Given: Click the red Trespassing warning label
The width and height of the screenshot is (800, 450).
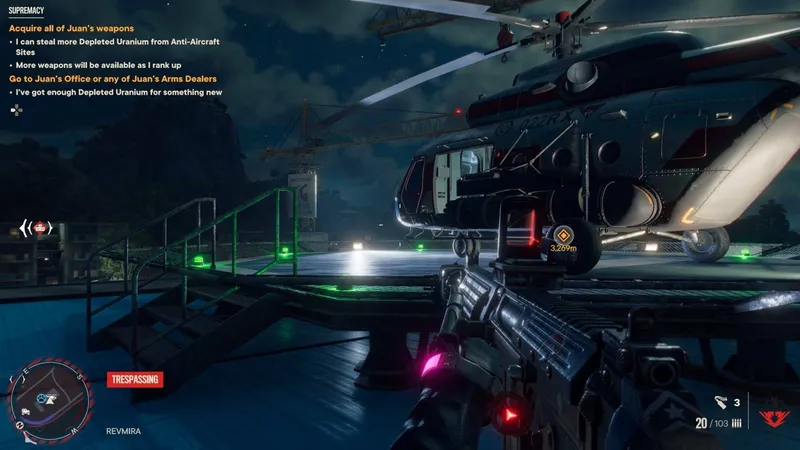Looking at the screenshot, I should tap(134, 380).
